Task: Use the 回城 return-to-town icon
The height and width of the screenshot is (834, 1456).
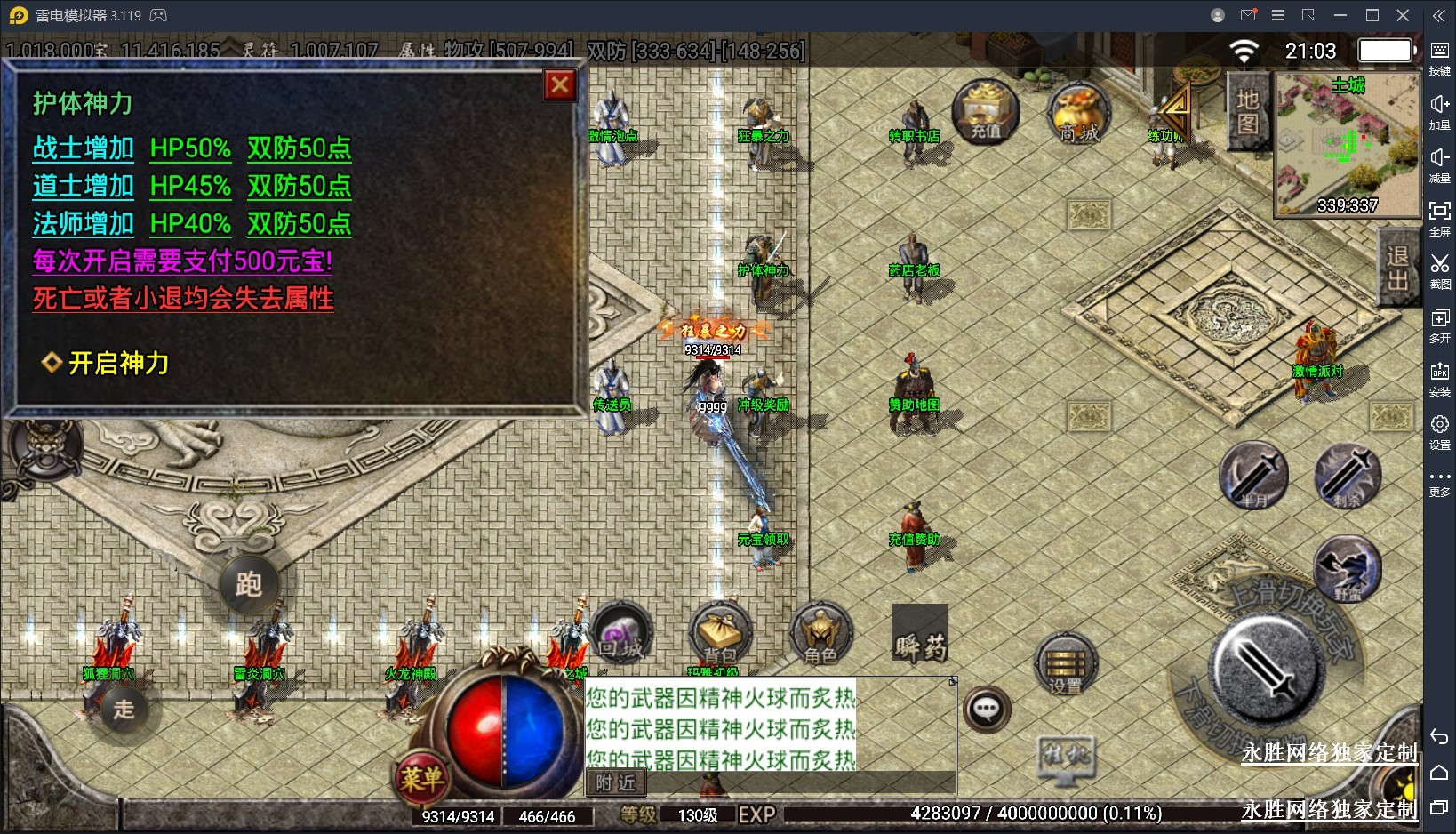Action: [x=620, y=634]
